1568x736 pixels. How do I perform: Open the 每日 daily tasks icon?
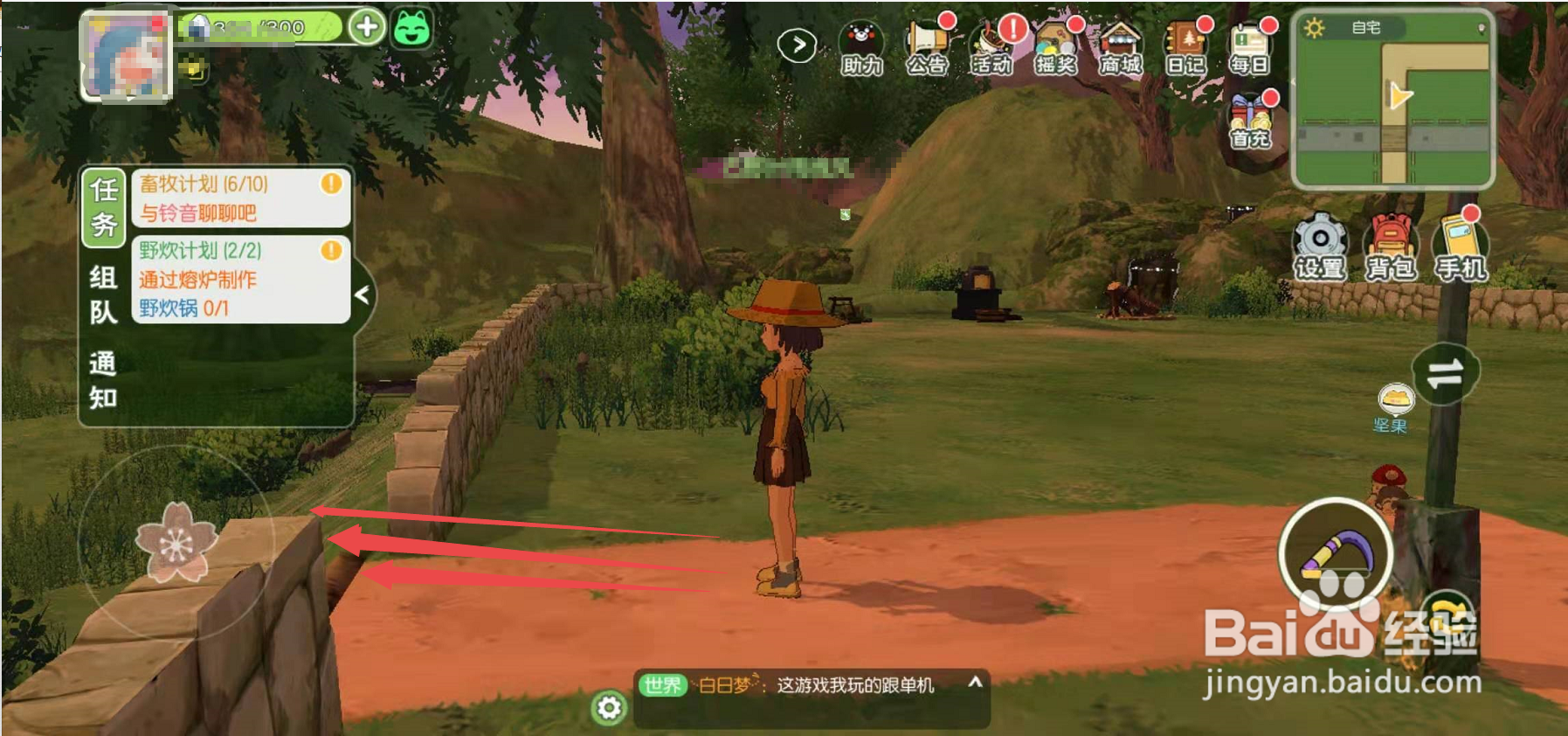1249,47
